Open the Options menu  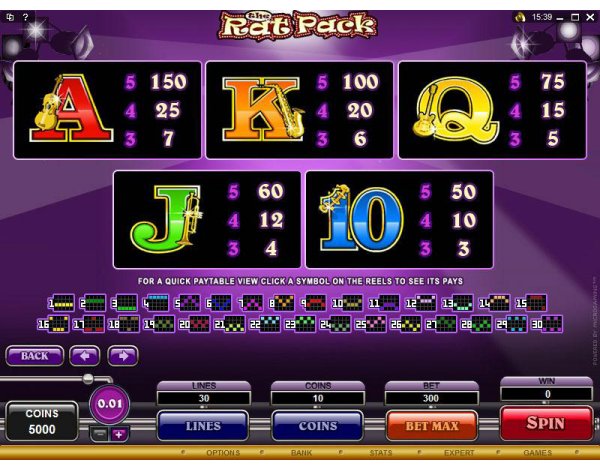[x=222, y=452]
